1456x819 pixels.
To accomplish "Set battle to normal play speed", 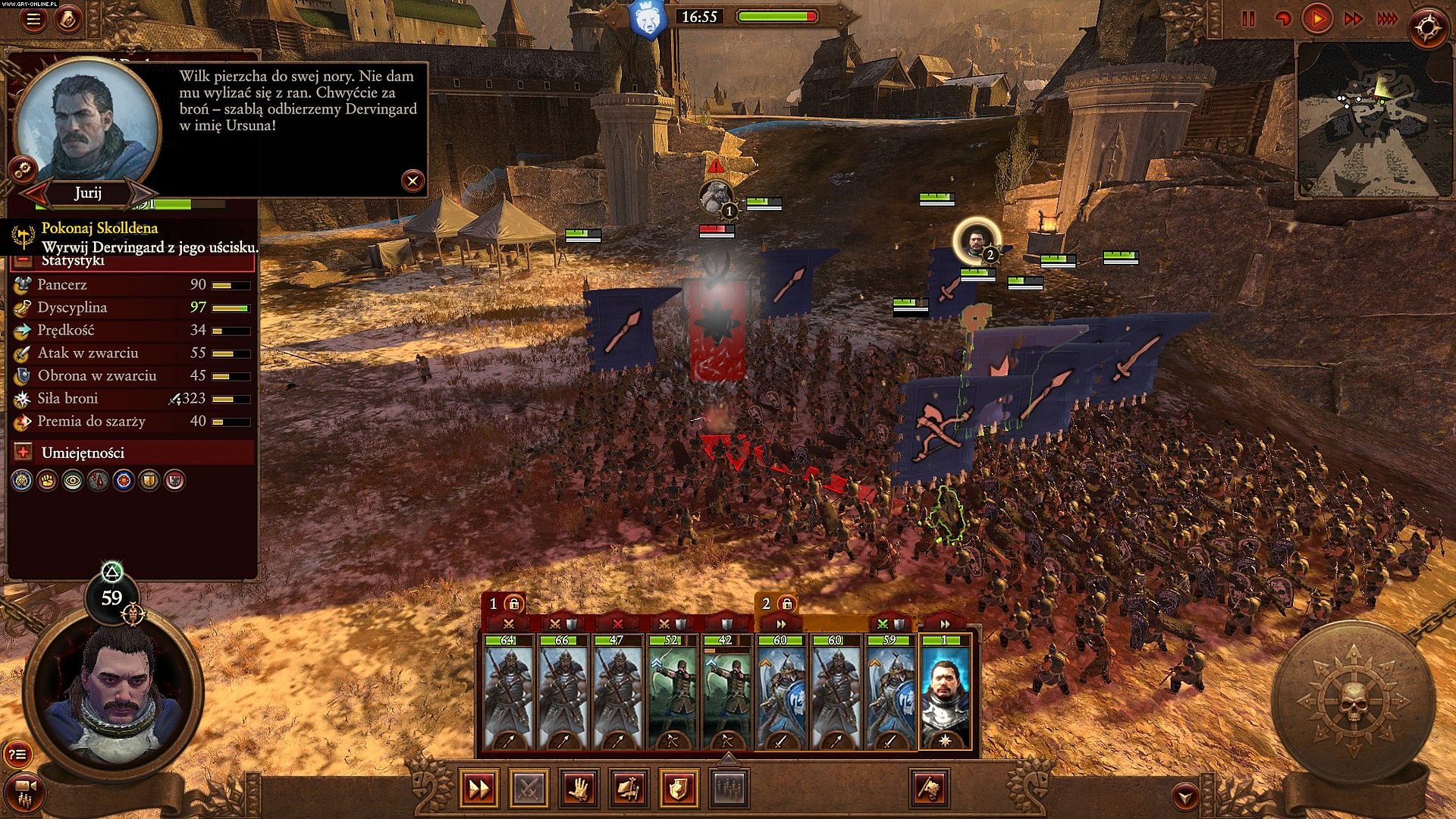I will tap(1318, 19).
